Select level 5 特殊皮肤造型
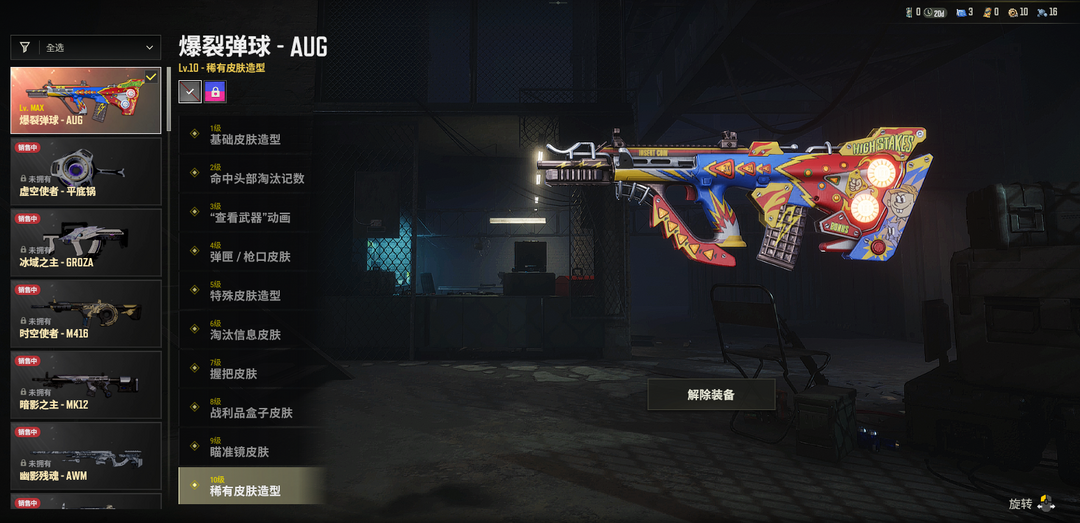The image size is (1080, 523). pyautogui.click(x=250, y=291)
